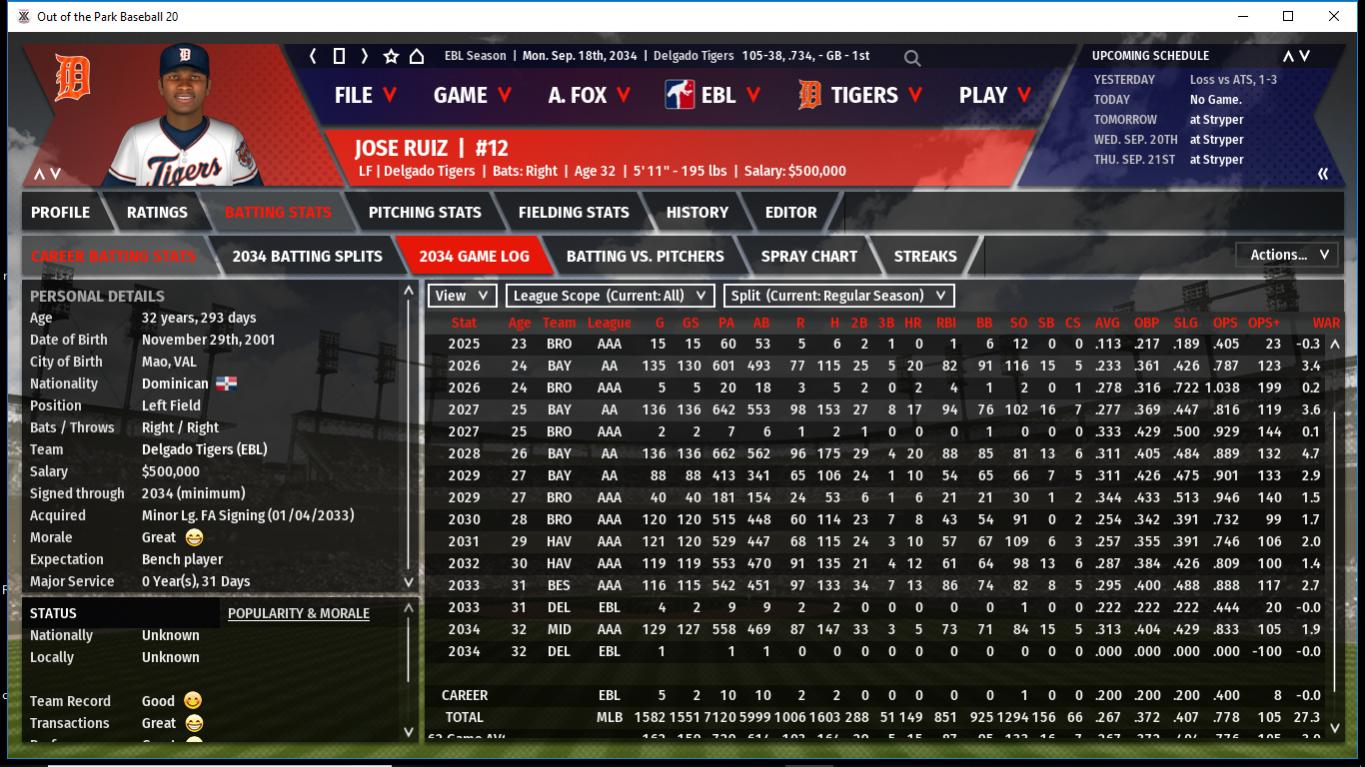Open the FILE menu

pyautogui.click(x=365, y=95)
